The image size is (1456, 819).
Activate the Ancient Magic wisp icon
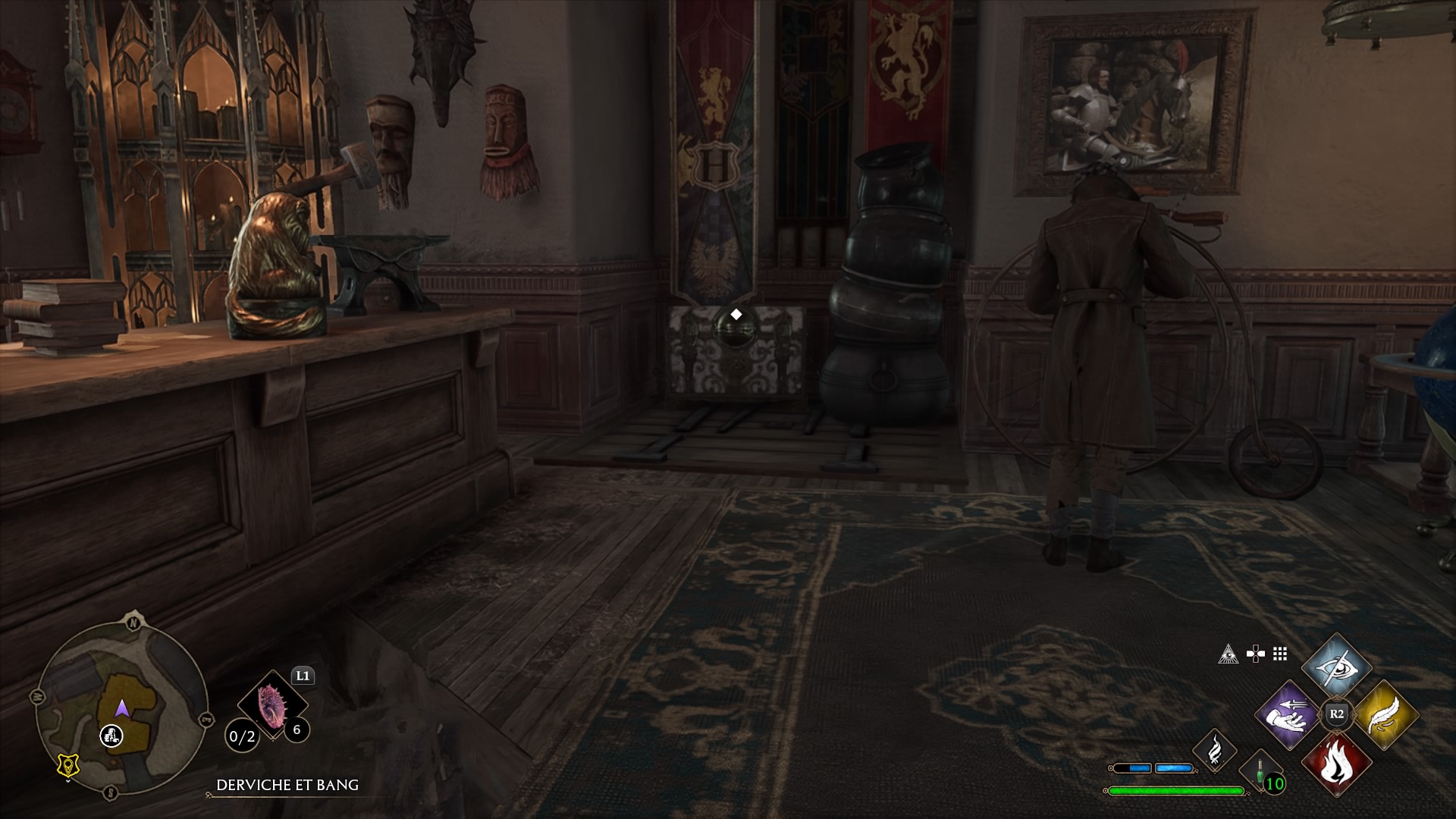1215,749
